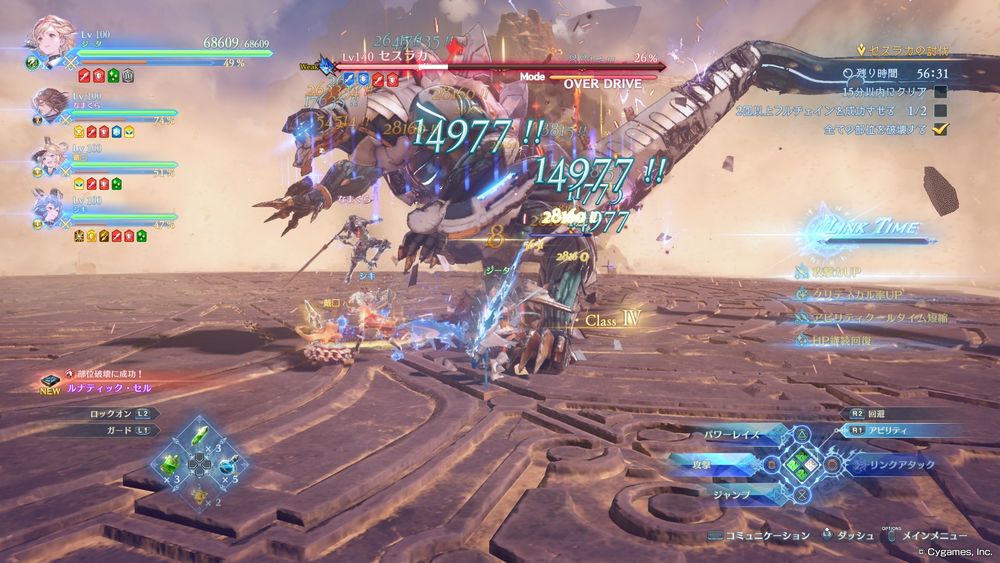Use the blue potion item slot
This screenshot has width=1000, height=563.
tap(231, 464)
